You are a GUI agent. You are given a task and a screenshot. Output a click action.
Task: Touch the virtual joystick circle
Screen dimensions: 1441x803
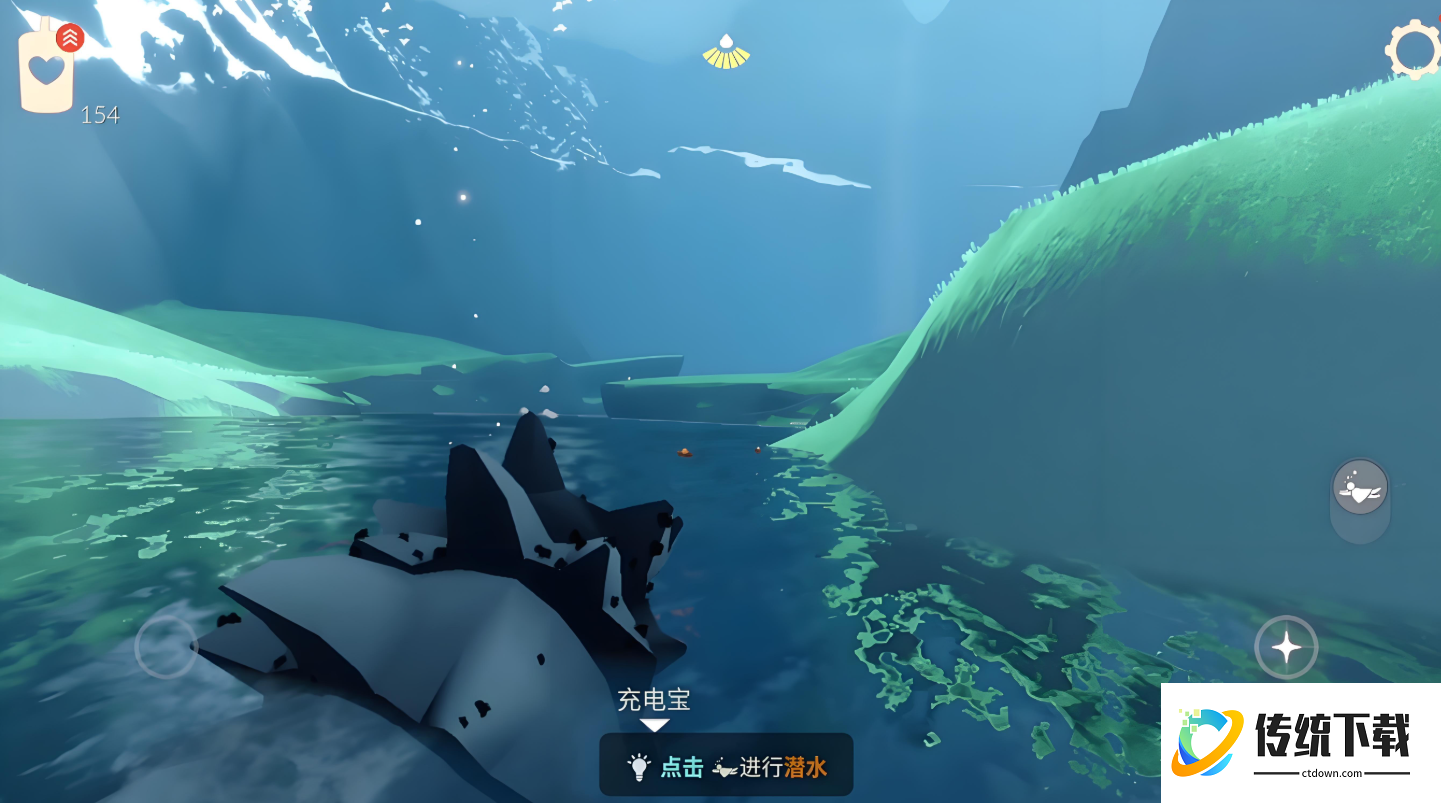click(x=166, y=647)
